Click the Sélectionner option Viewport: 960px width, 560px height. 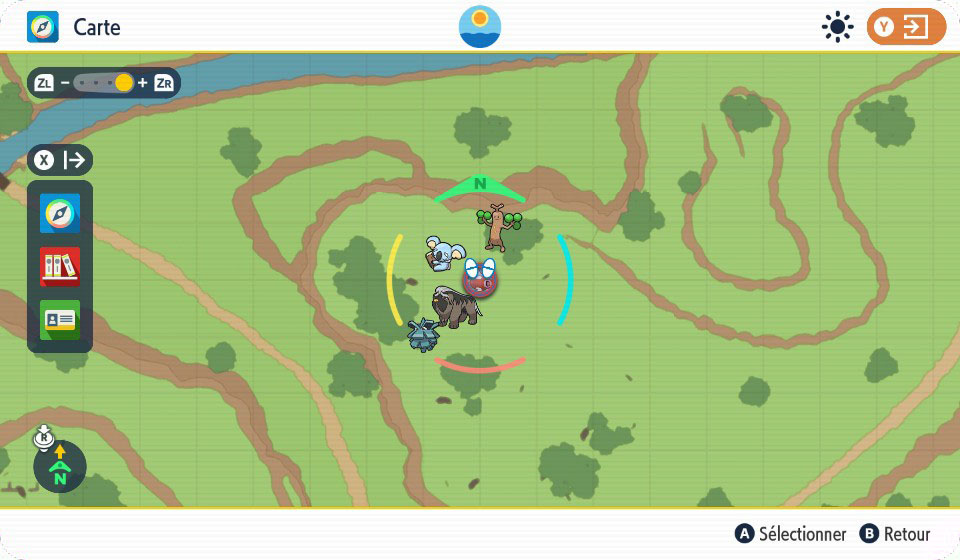click(791, 534)
